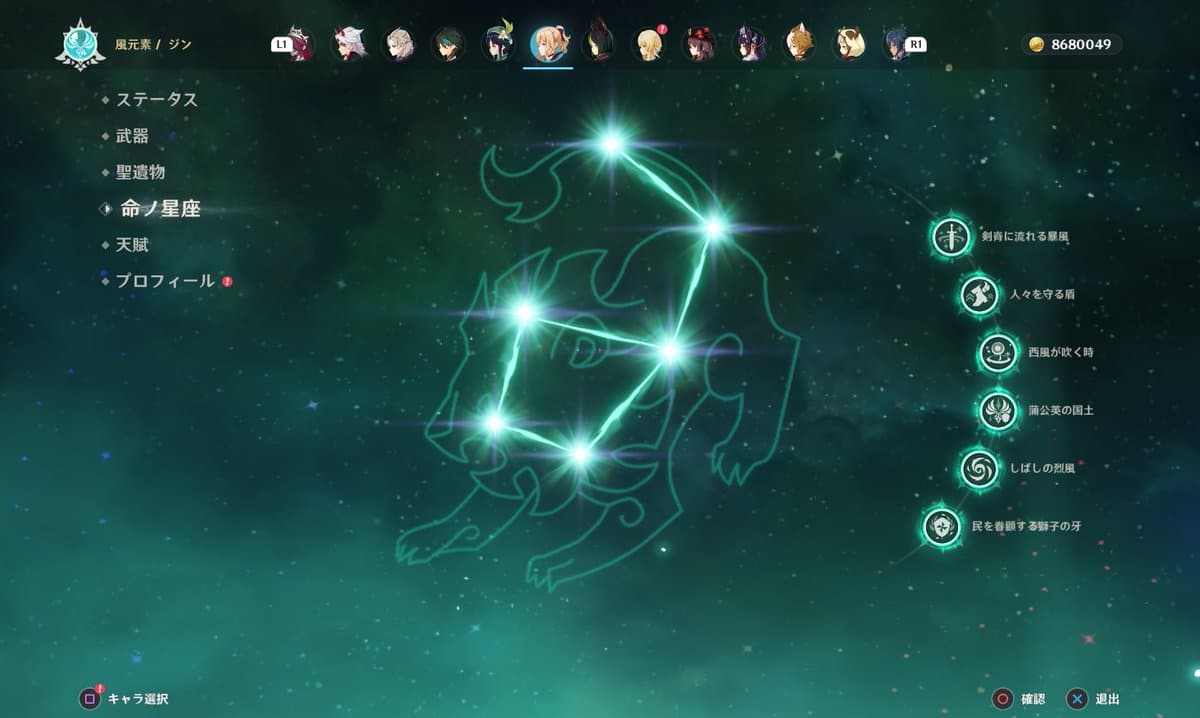Switch to the white-haired red-horned character portrait
The image size is (1200, 718).
pyautogui.click(x=347, y=44)
